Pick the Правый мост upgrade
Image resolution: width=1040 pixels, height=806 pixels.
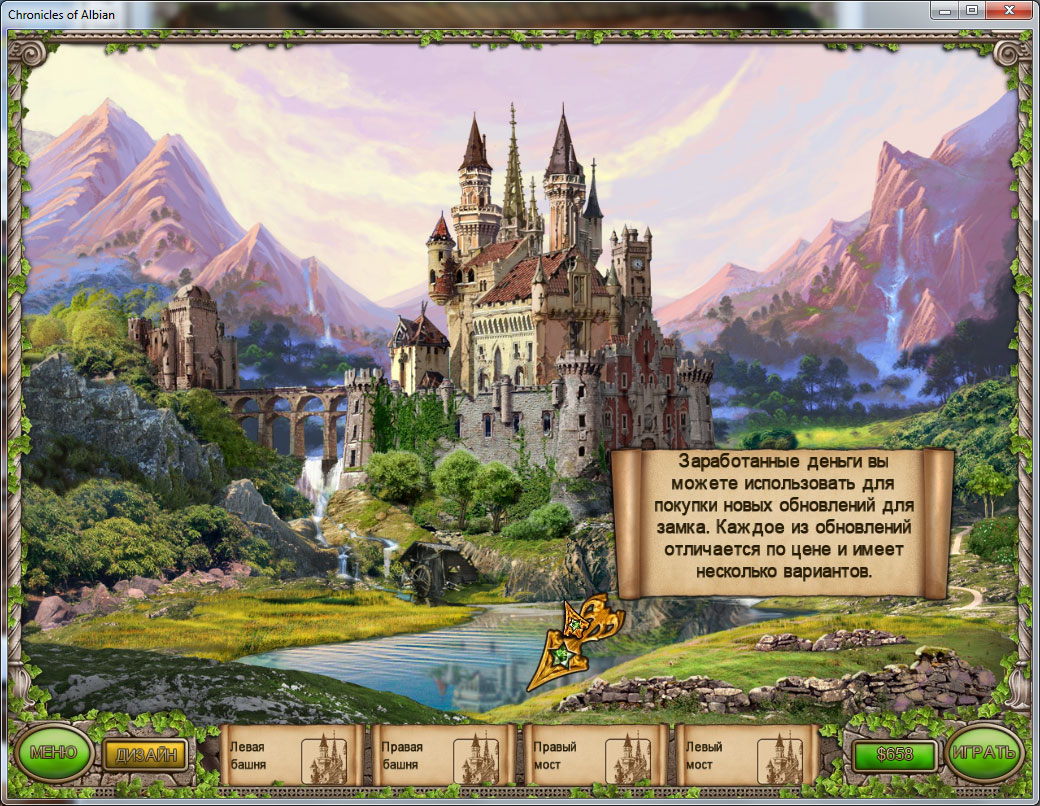coord(594,755)
